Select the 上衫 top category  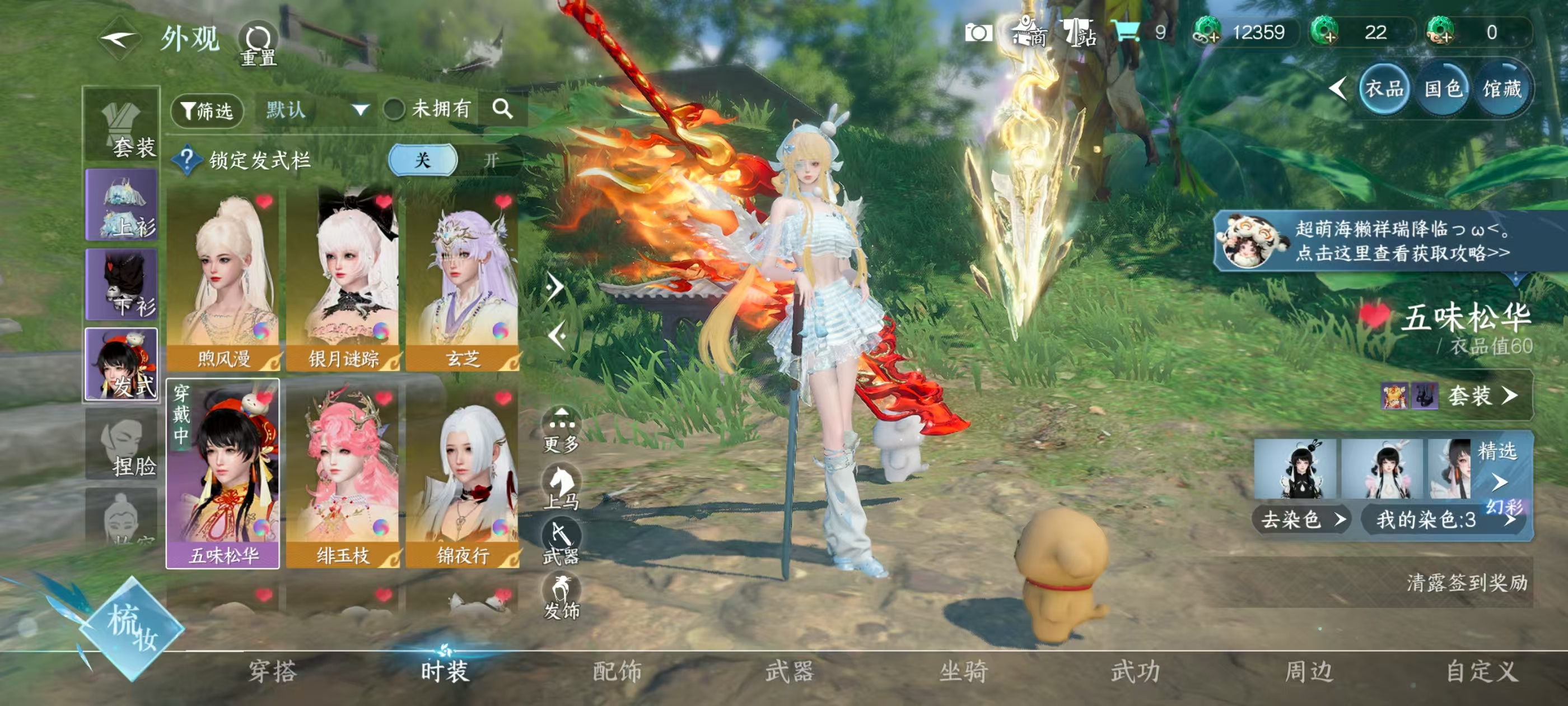pyautogui.click(x=122, y=205)
